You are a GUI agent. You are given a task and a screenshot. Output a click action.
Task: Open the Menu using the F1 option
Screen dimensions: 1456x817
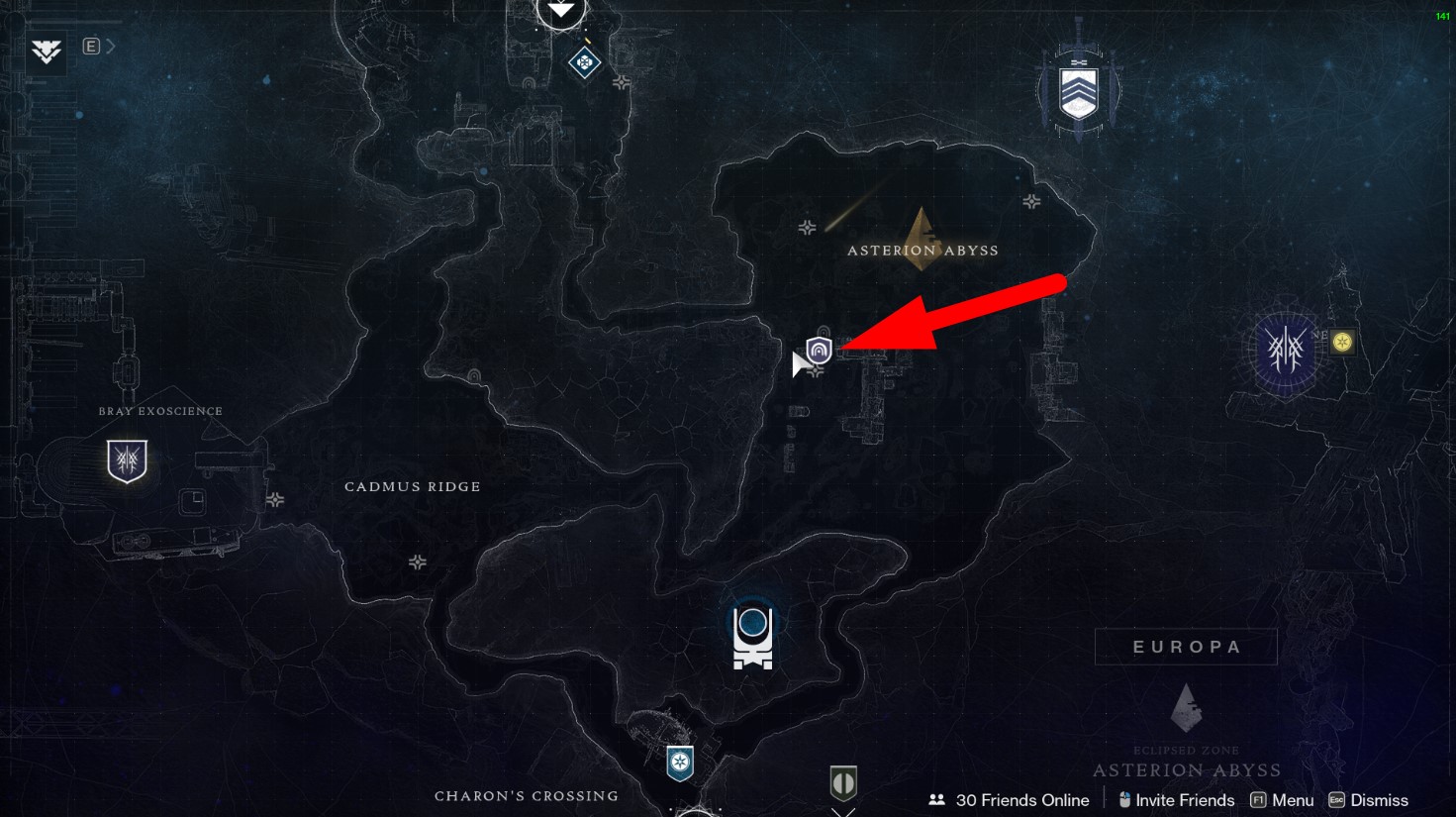tap(1284, 799)
